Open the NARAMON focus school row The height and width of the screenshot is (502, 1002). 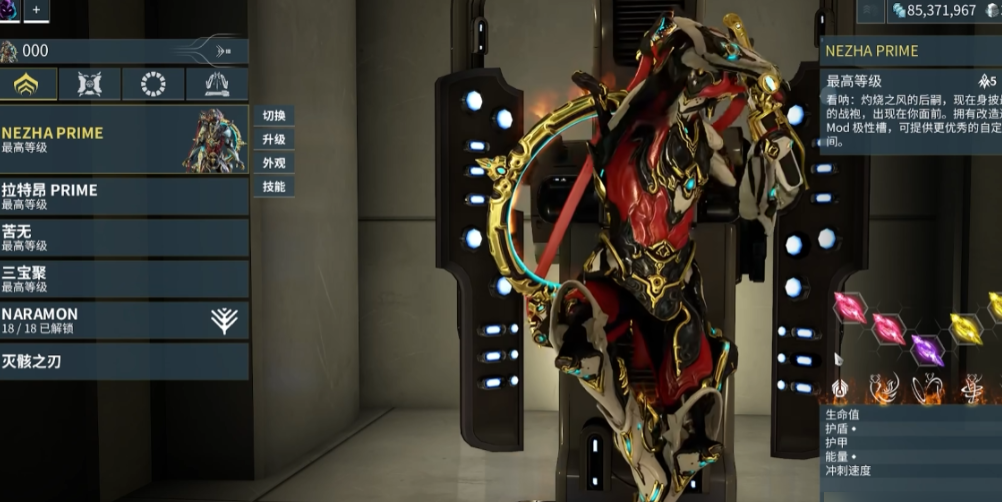(124, 320)
